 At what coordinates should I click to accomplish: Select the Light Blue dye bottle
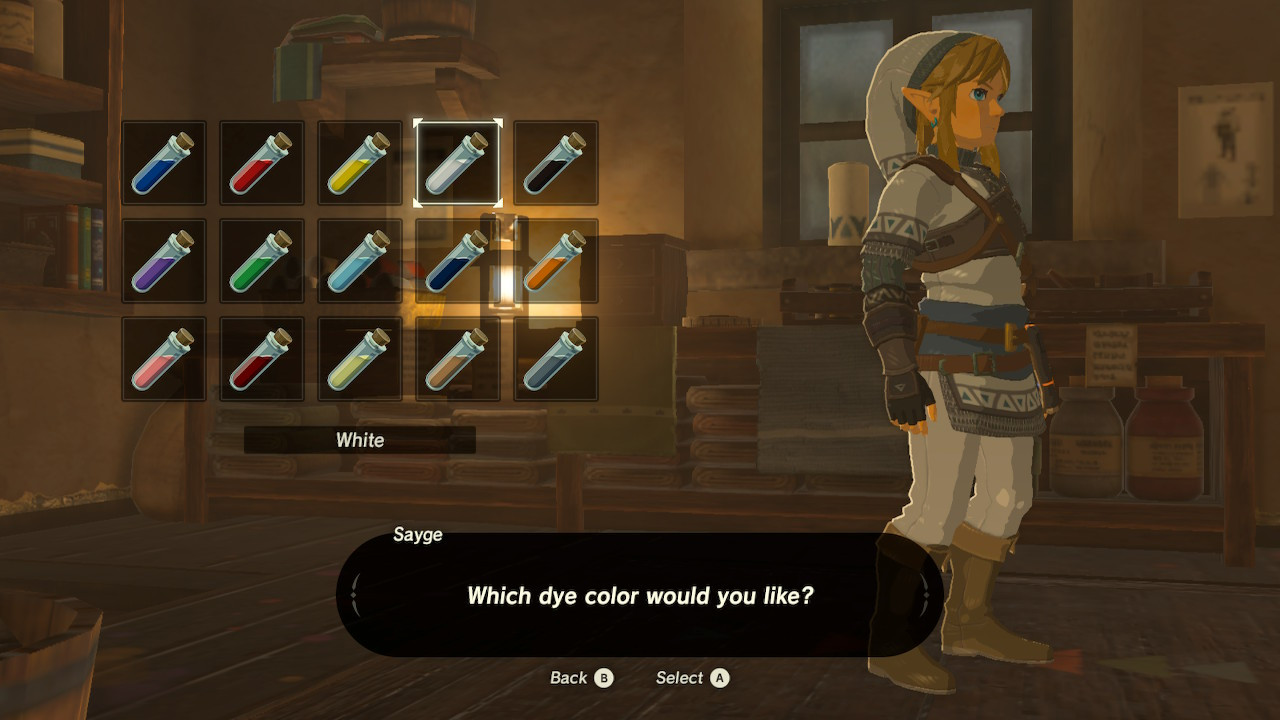359,262
